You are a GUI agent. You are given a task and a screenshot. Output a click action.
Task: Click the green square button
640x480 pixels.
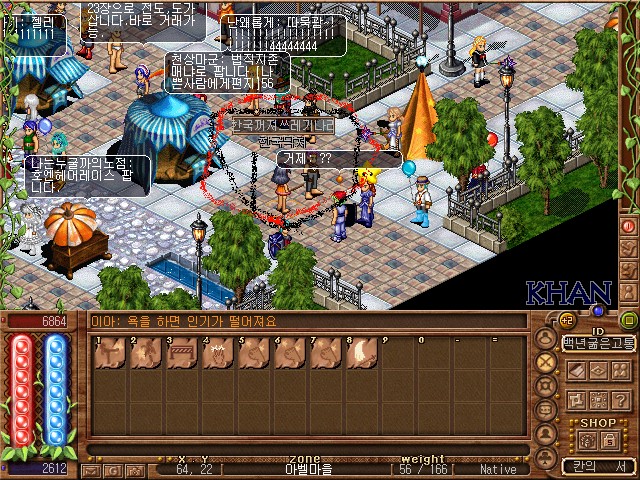pos(628,320)
